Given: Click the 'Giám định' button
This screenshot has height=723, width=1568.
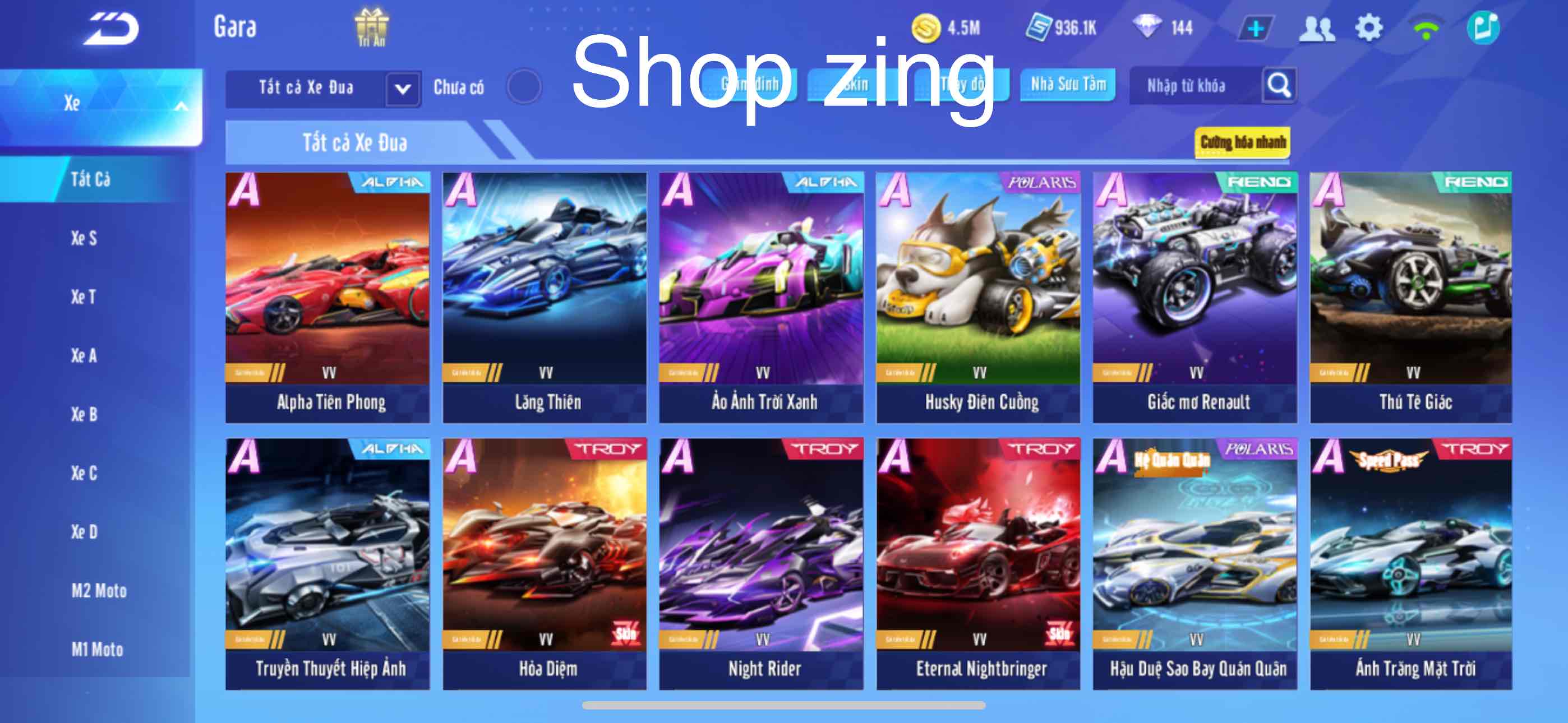Looking at the screenshot, I should pyautogui.click(x=750, y=85).
